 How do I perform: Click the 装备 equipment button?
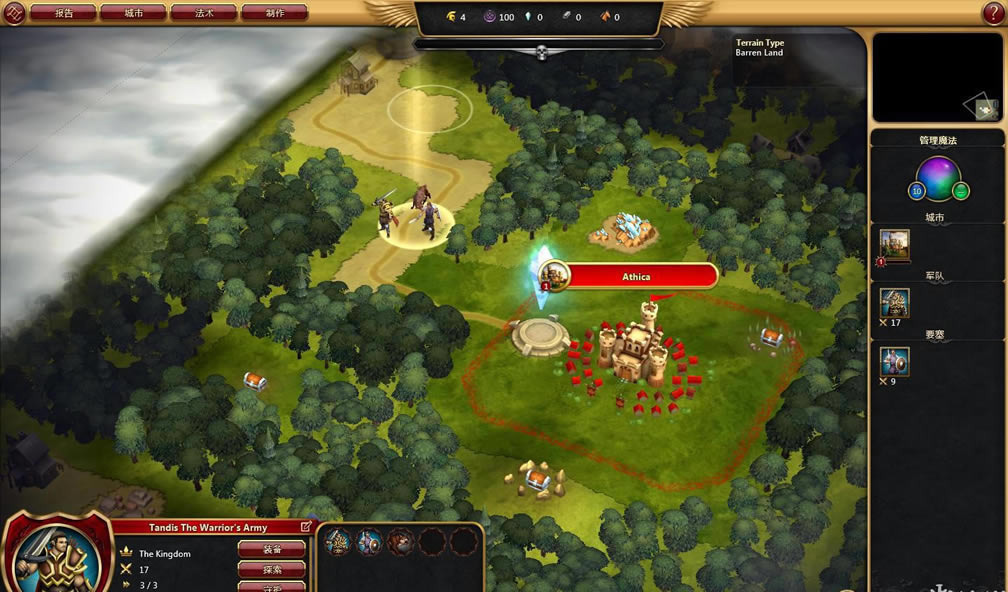pos(271,549)
